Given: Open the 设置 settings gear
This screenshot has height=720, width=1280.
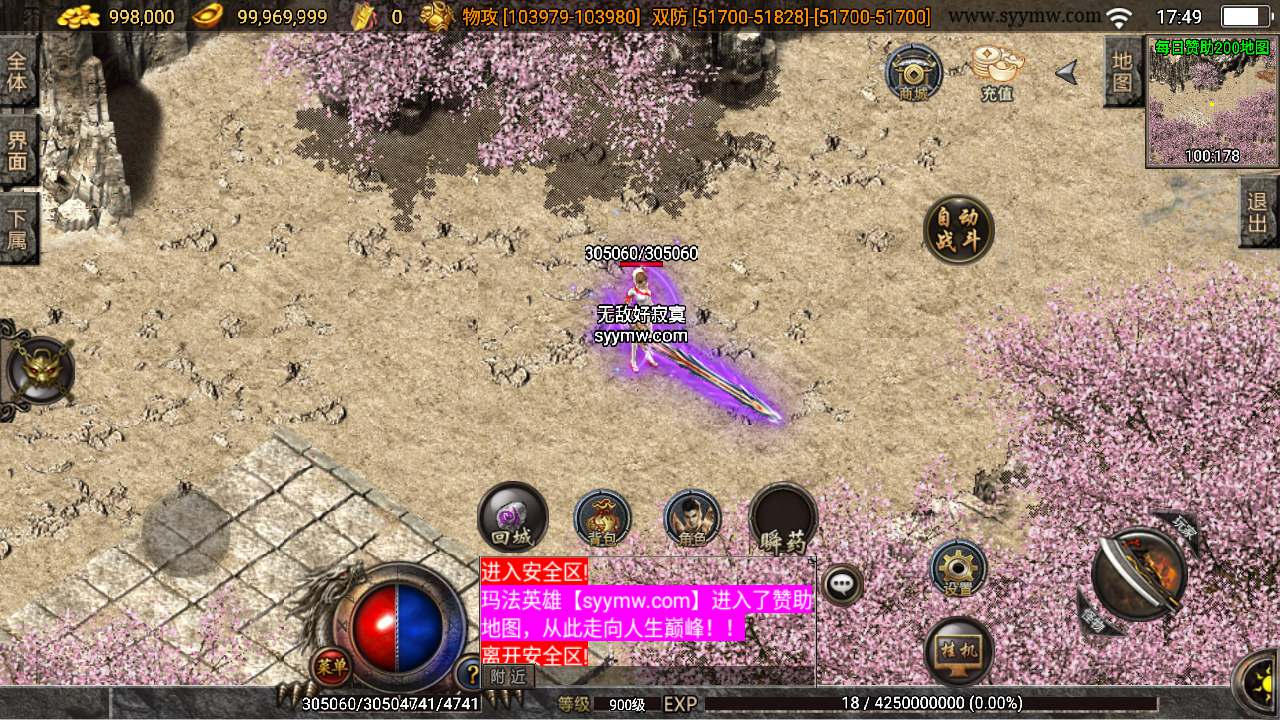Looking at the screenshot, I should 958,569.
